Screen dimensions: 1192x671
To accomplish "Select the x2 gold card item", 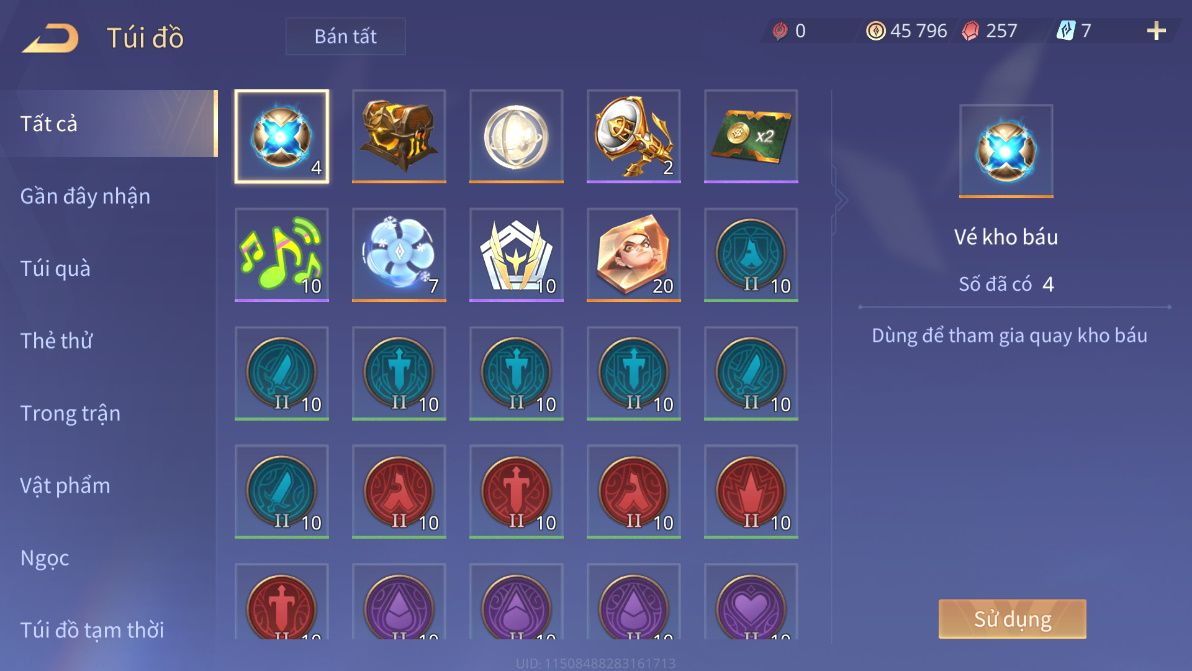I will (x=751, y=136).
